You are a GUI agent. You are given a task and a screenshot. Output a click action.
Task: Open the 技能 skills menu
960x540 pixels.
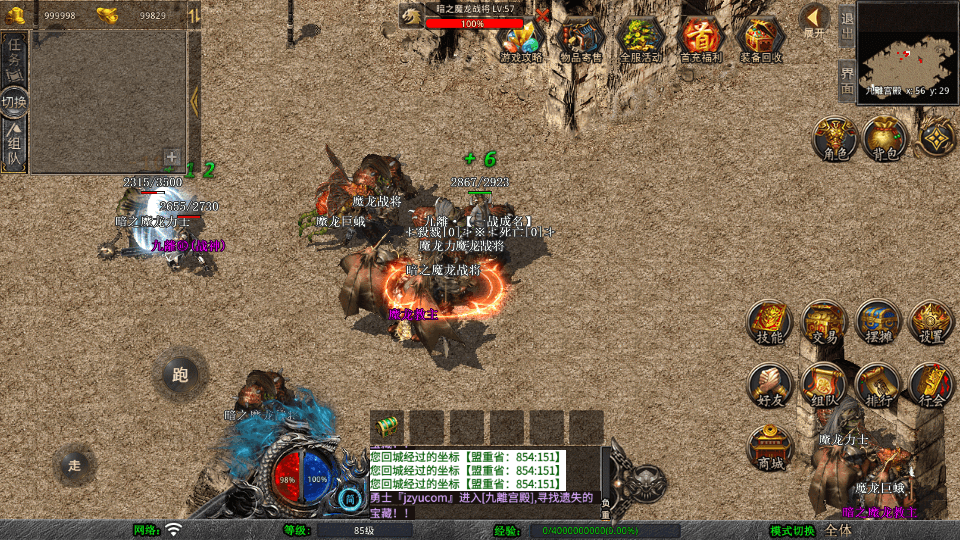[x=770, y=322]
